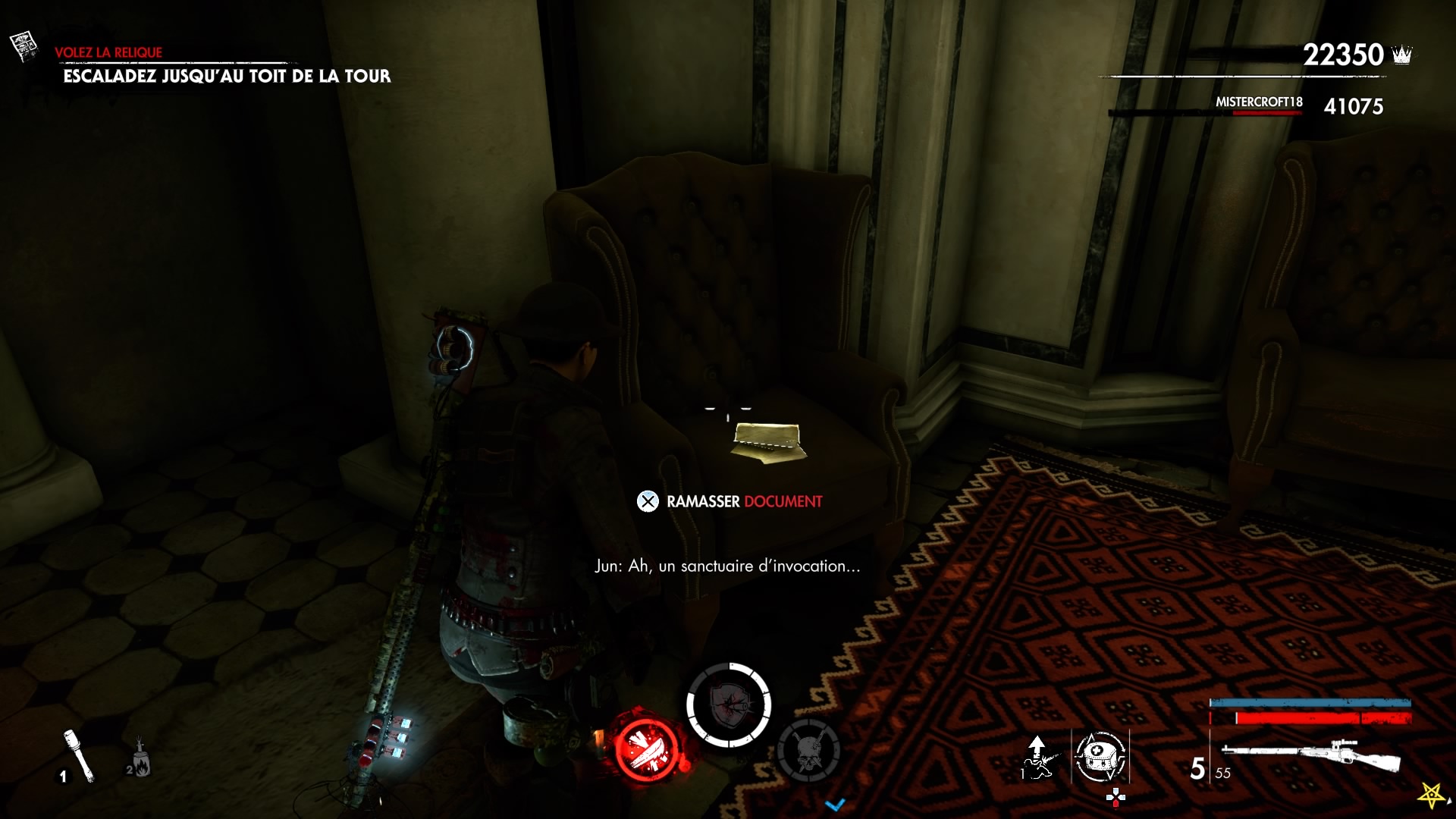
Task: Select the MISTERCROFT18 player entry
Action: tap(1259, 102)
